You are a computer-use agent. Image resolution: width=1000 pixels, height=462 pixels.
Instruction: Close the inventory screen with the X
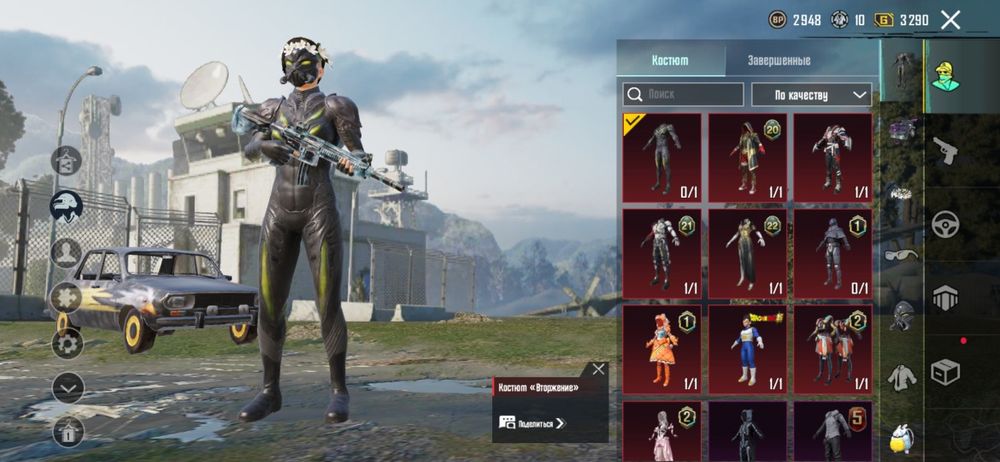point(950,20)
